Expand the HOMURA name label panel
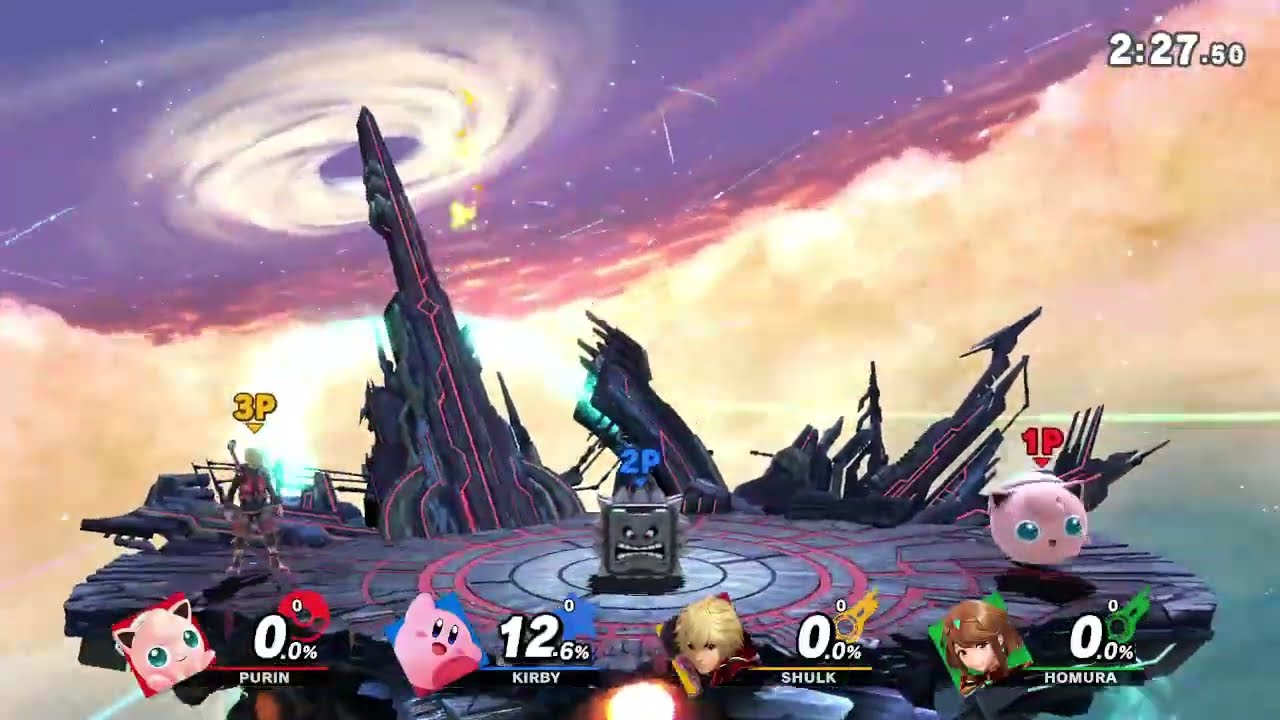This screenshot has height=720, width=1280. 1078,678
